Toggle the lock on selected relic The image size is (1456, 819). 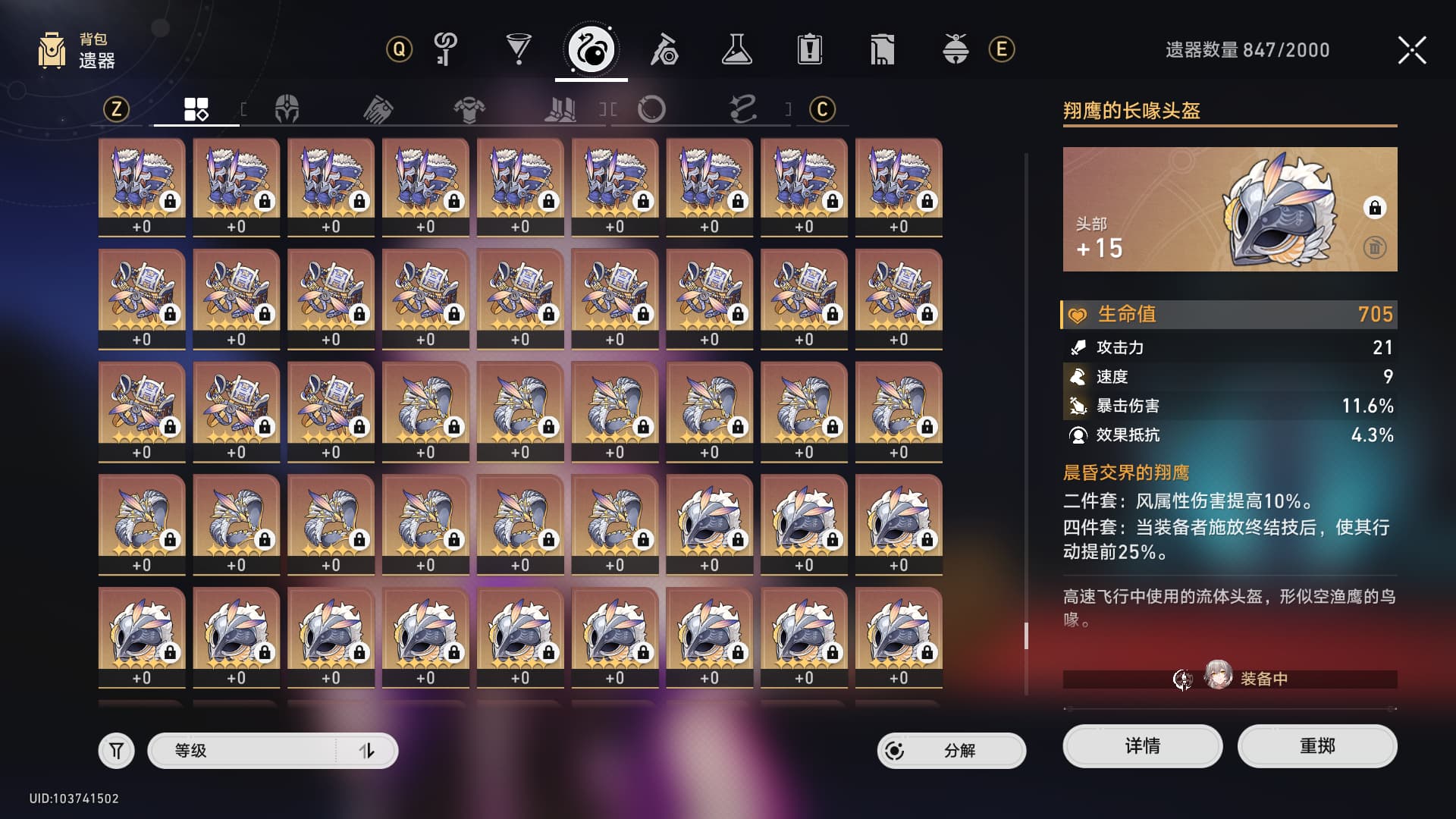(1374, 208)
